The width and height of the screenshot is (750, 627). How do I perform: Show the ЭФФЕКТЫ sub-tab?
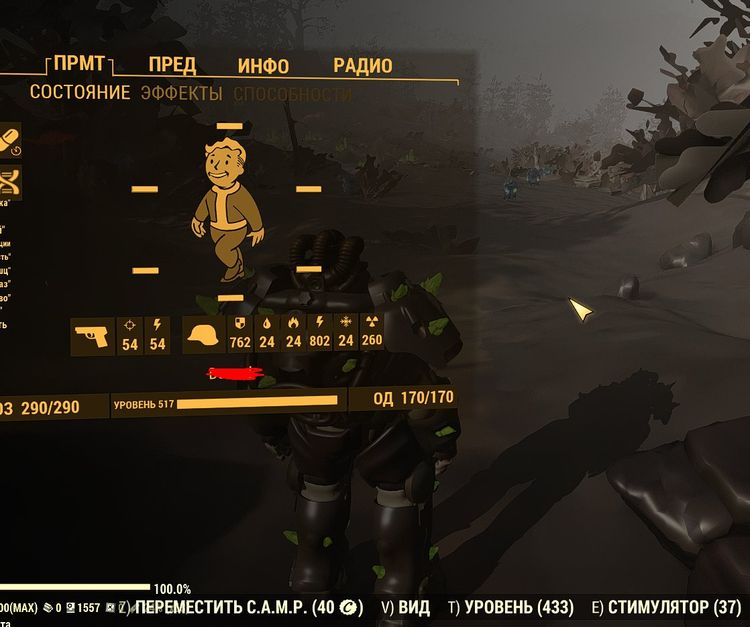181,93
